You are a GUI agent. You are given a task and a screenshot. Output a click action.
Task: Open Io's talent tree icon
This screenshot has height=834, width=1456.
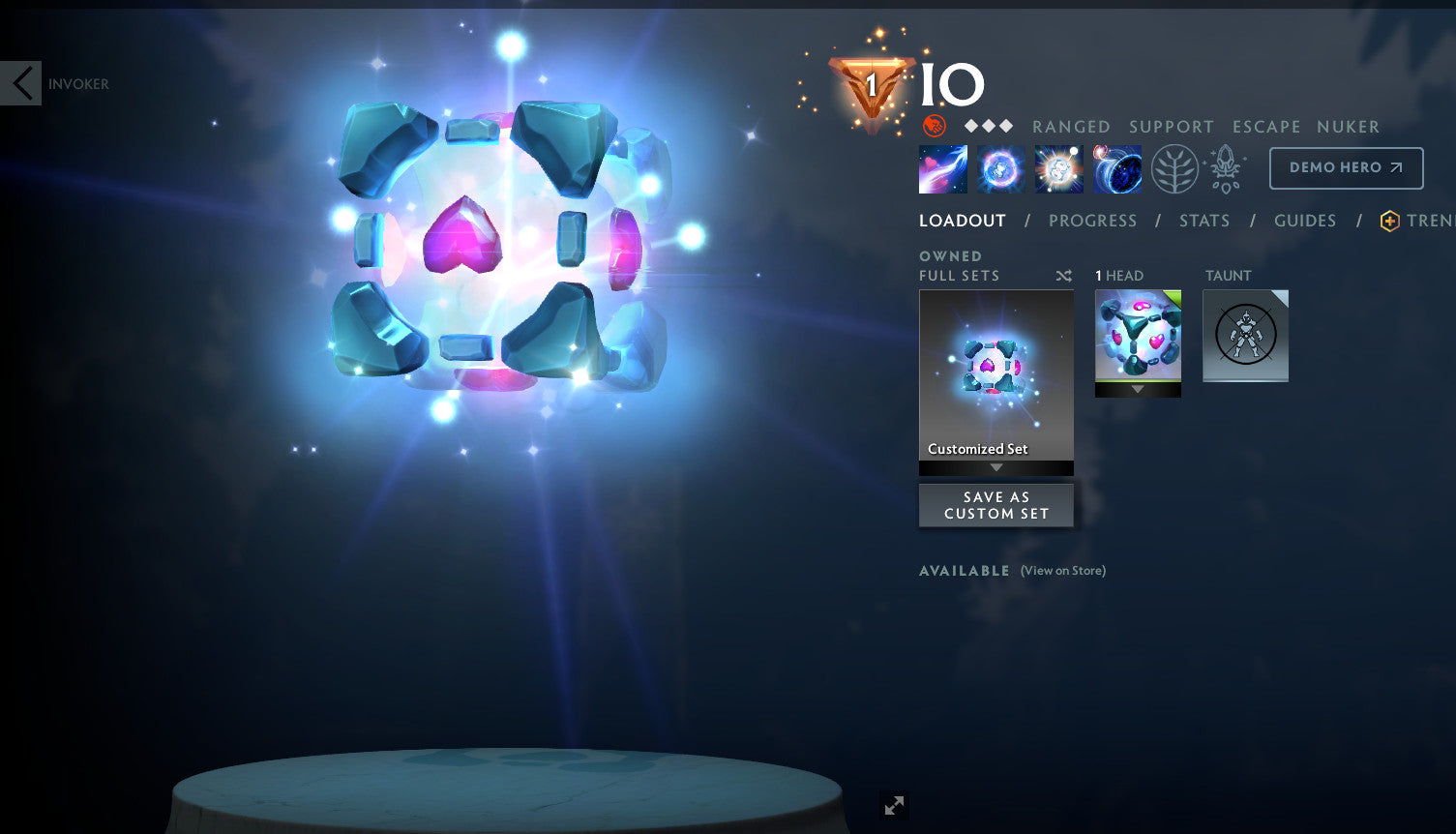point(1174,168)
